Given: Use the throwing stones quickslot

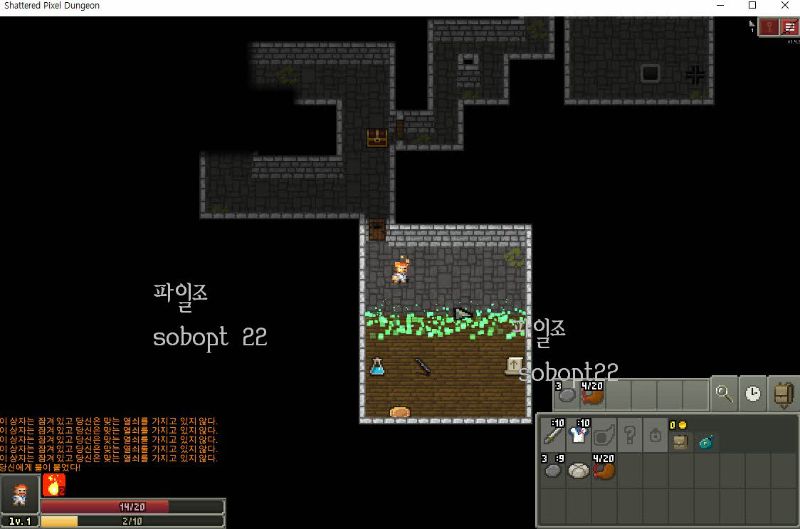Looking at the screenshot, I should pyautogui.click(x=565, y=394).
